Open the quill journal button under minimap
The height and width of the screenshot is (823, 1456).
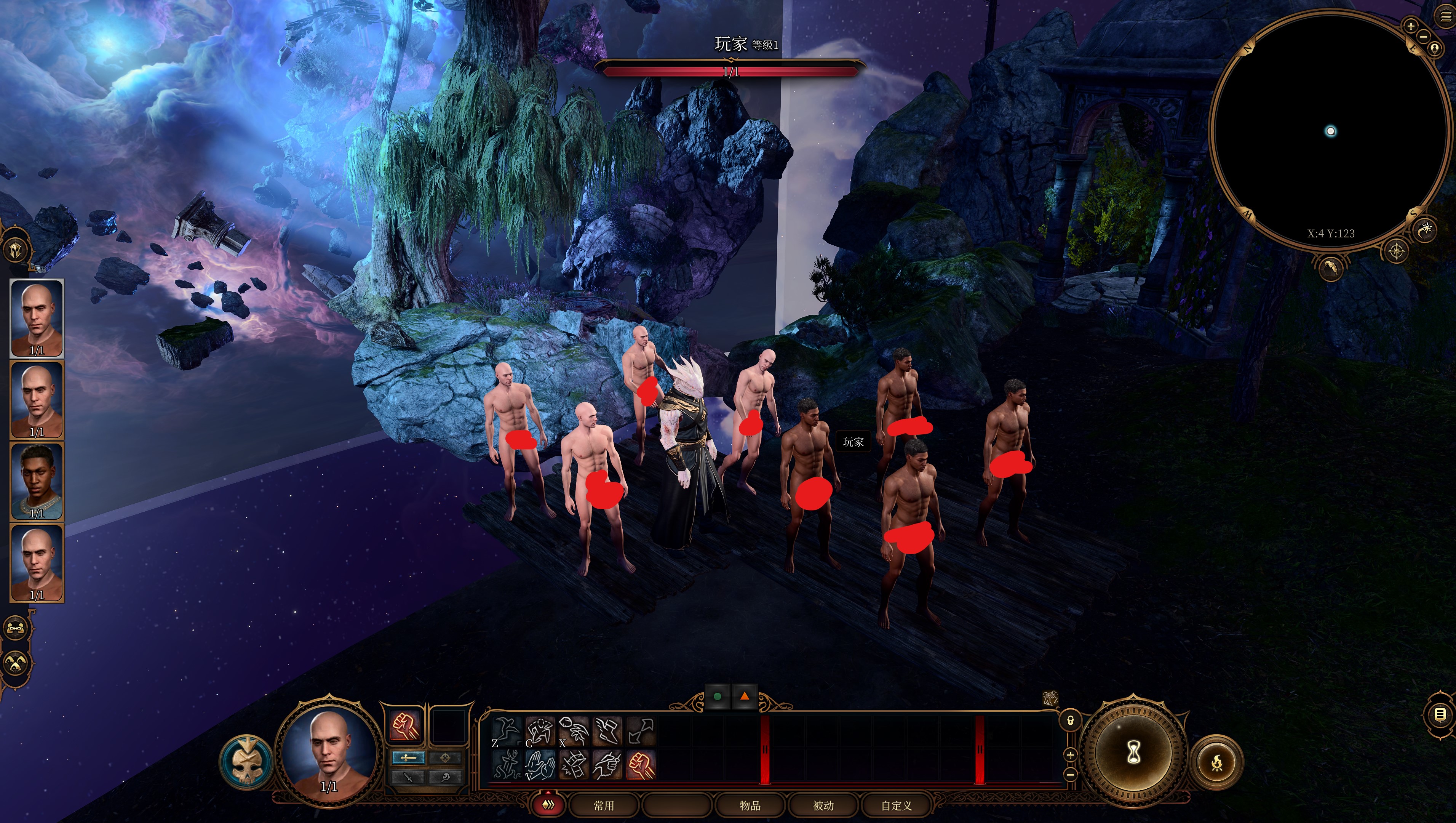click(x=1331, y=266)
